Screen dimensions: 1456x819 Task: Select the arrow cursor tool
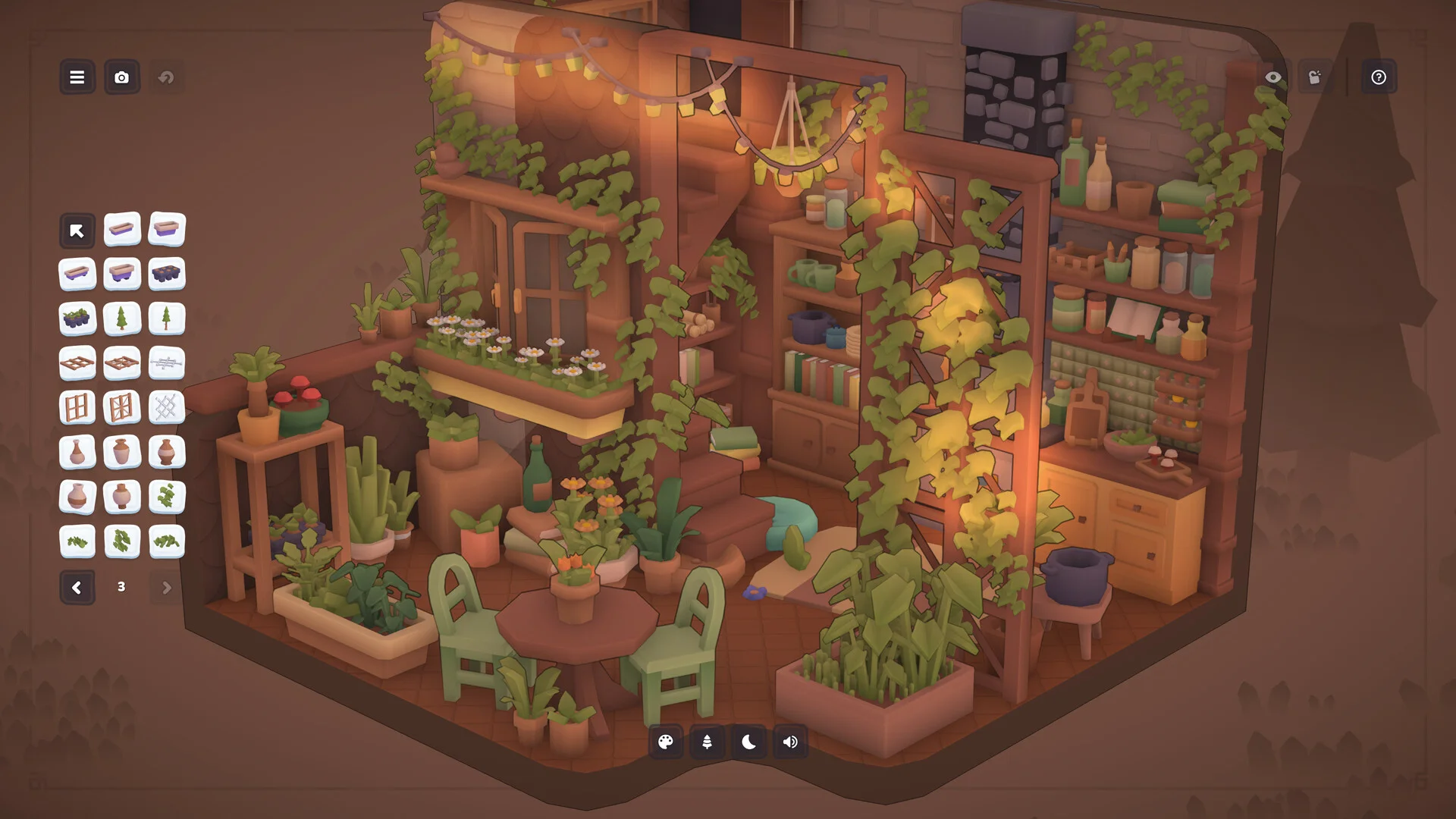[77, 231]
